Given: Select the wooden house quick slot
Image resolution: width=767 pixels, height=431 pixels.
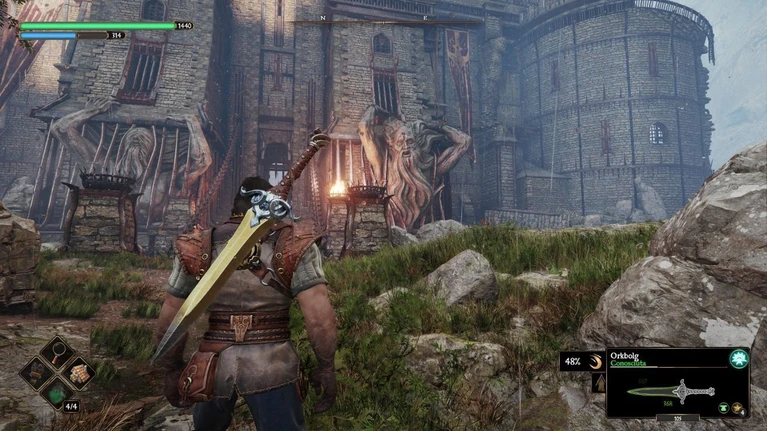Looking at the screenshot, I should click(78, 374).
